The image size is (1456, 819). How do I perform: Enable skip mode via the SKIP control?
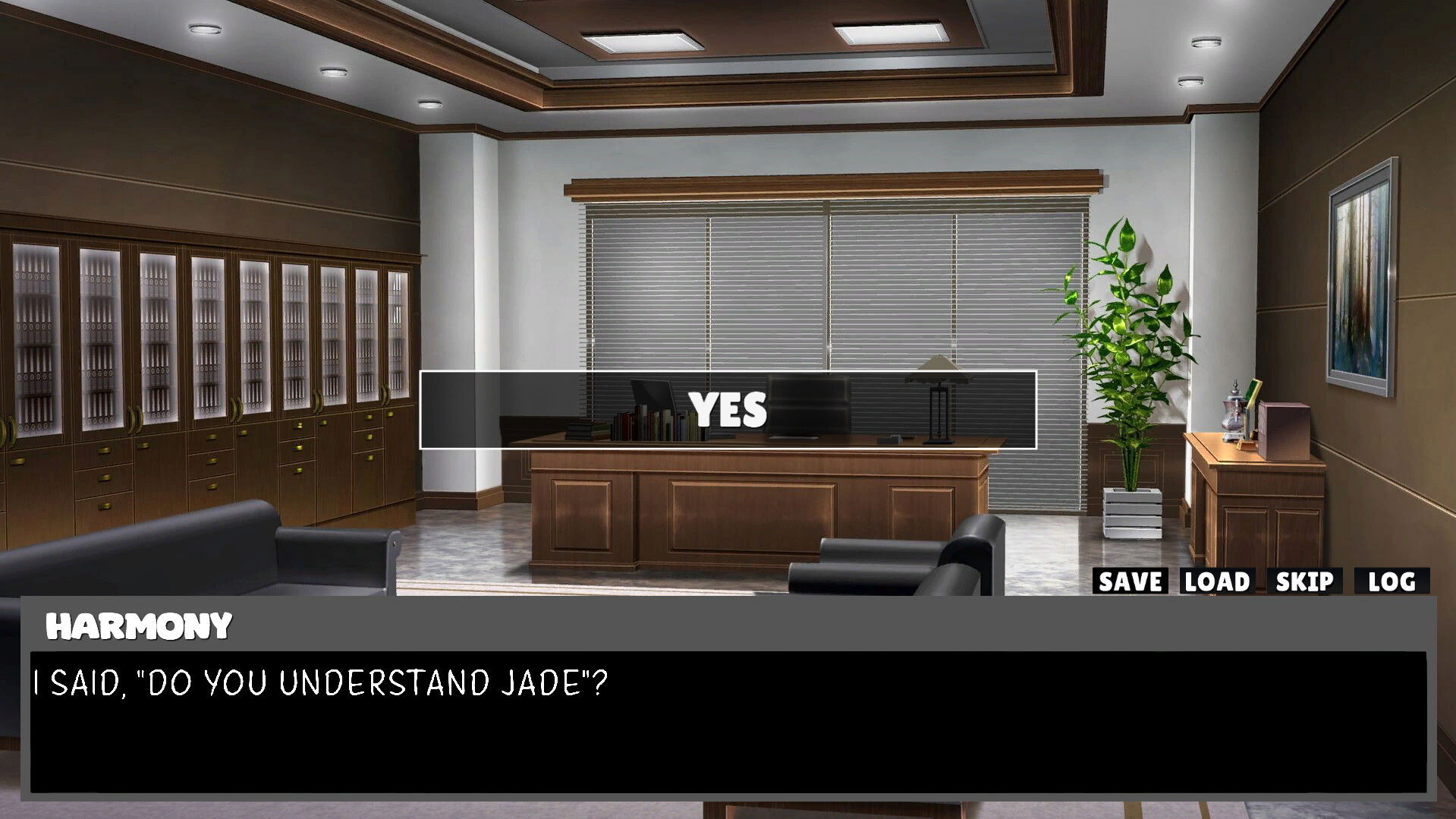coord(1305,582)
